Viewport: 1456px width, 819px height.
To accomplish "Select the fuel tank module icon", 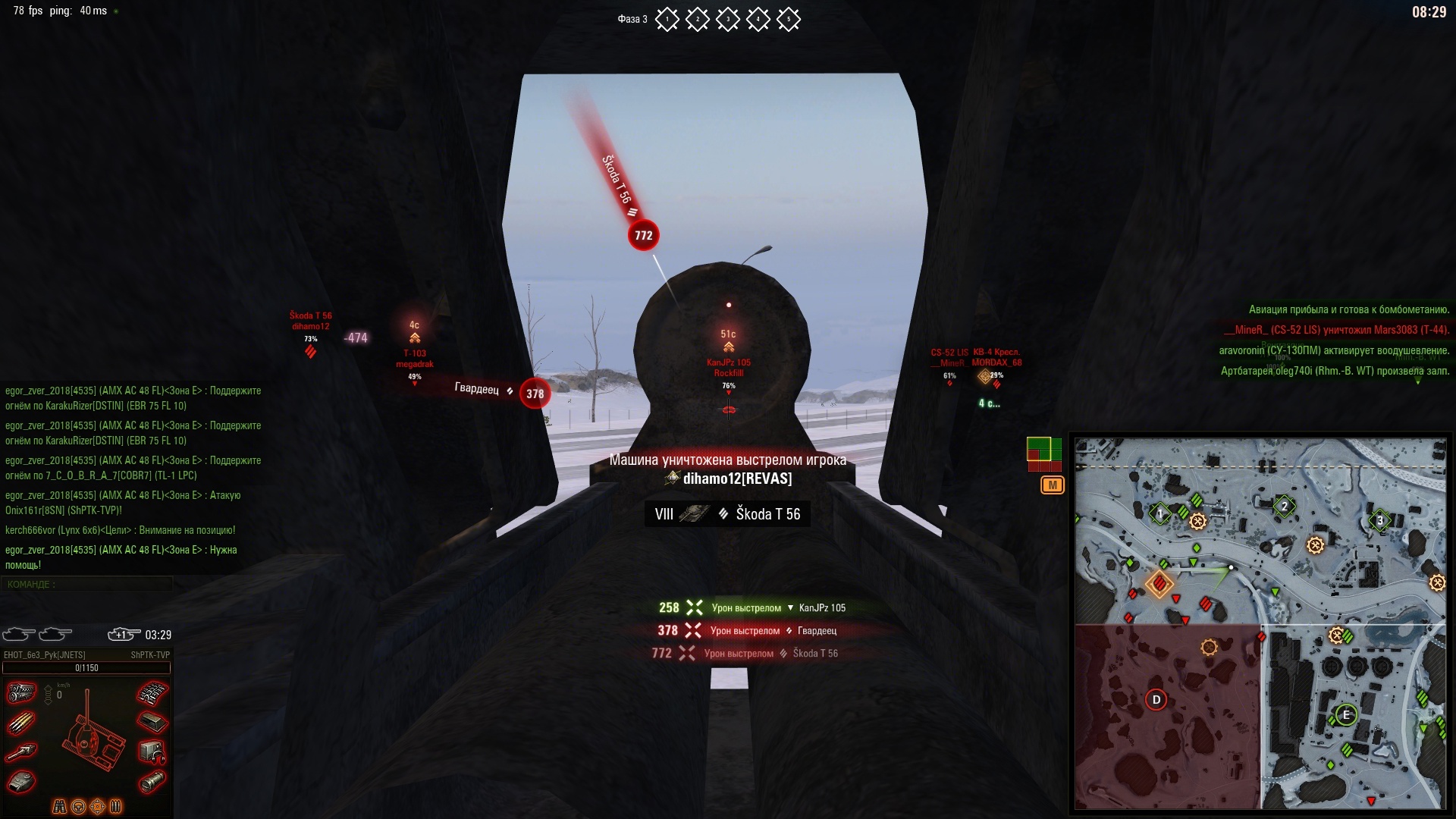I will click(x=152, y=721).
